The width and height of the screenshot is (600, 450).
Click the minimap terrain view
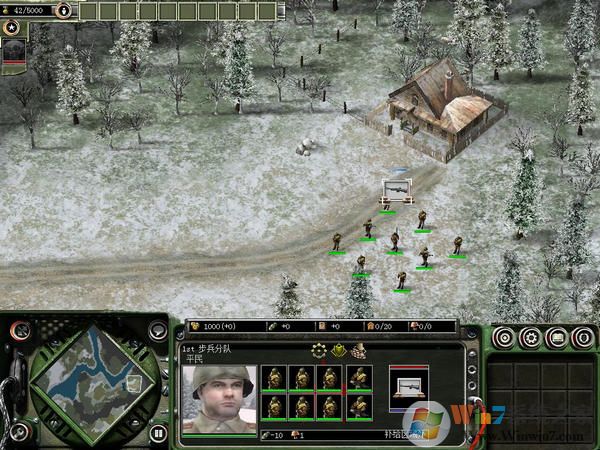[91, 382]
